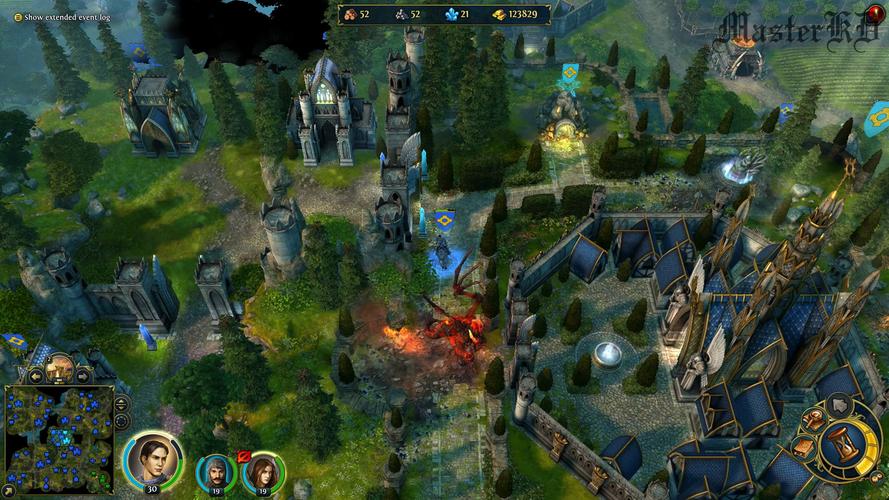Open the quest scroll with magnifier icon
The width and height of the screenshot is (889, 500).
click(x=816, y=421)
